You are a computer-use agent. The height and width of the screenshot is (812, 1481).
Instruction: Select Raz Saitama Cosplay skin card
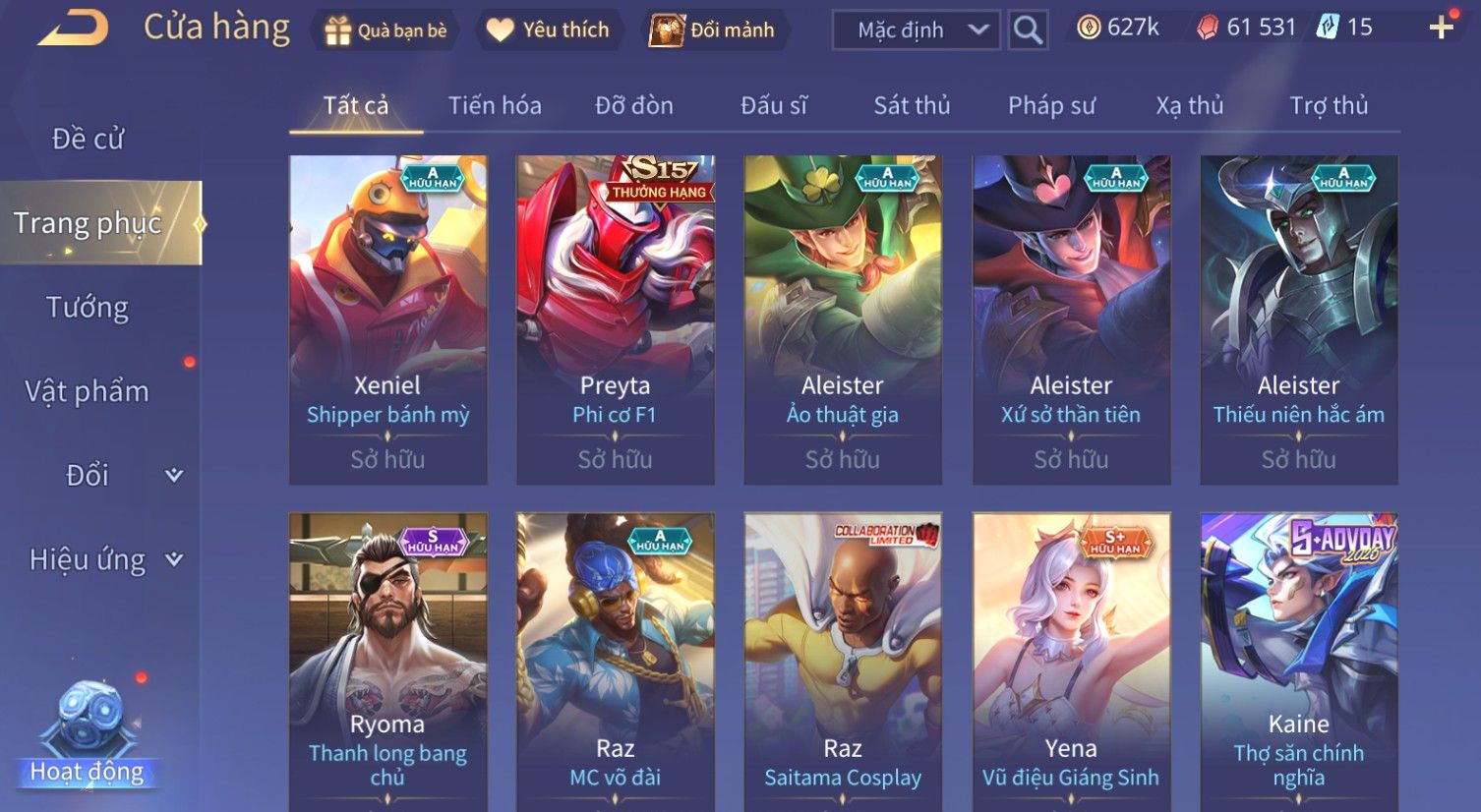point(843,661)
